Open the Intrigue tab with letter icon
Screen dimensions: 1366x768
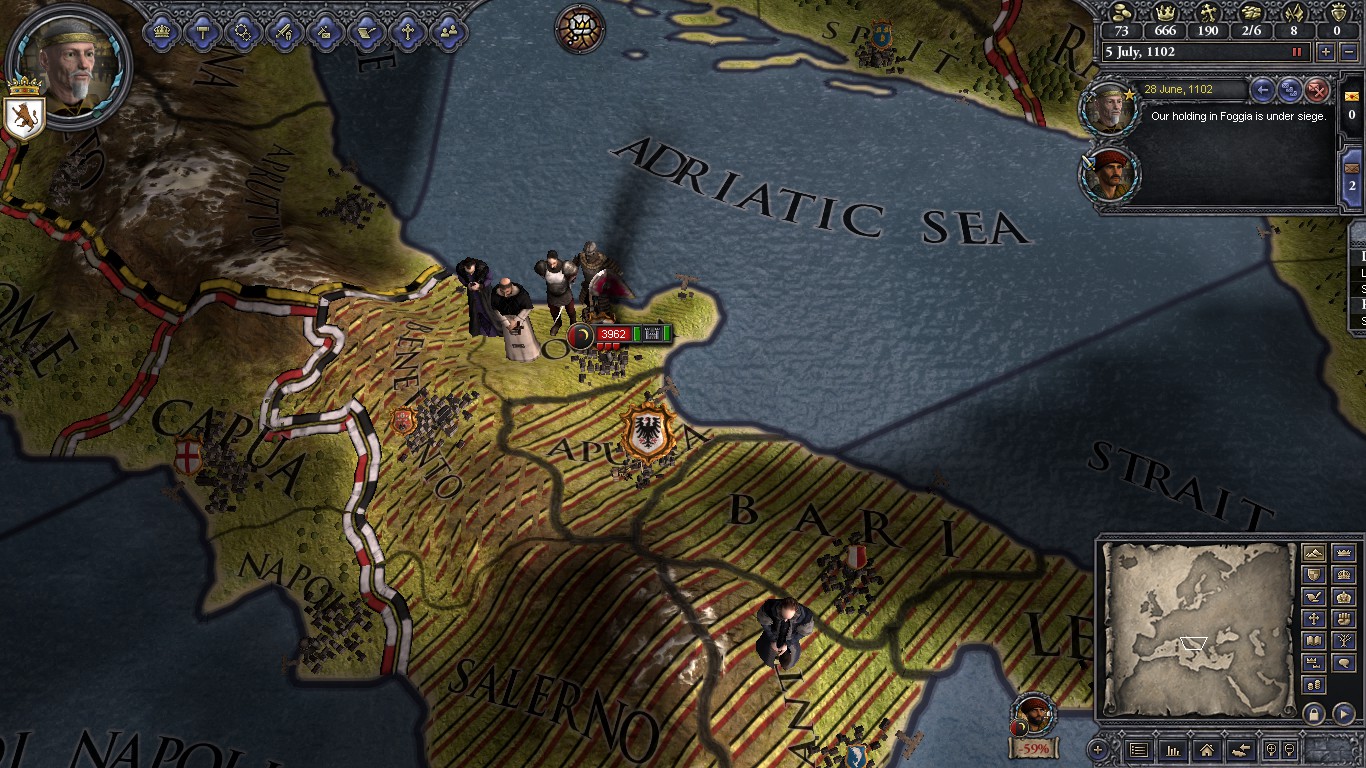[325, 32]
